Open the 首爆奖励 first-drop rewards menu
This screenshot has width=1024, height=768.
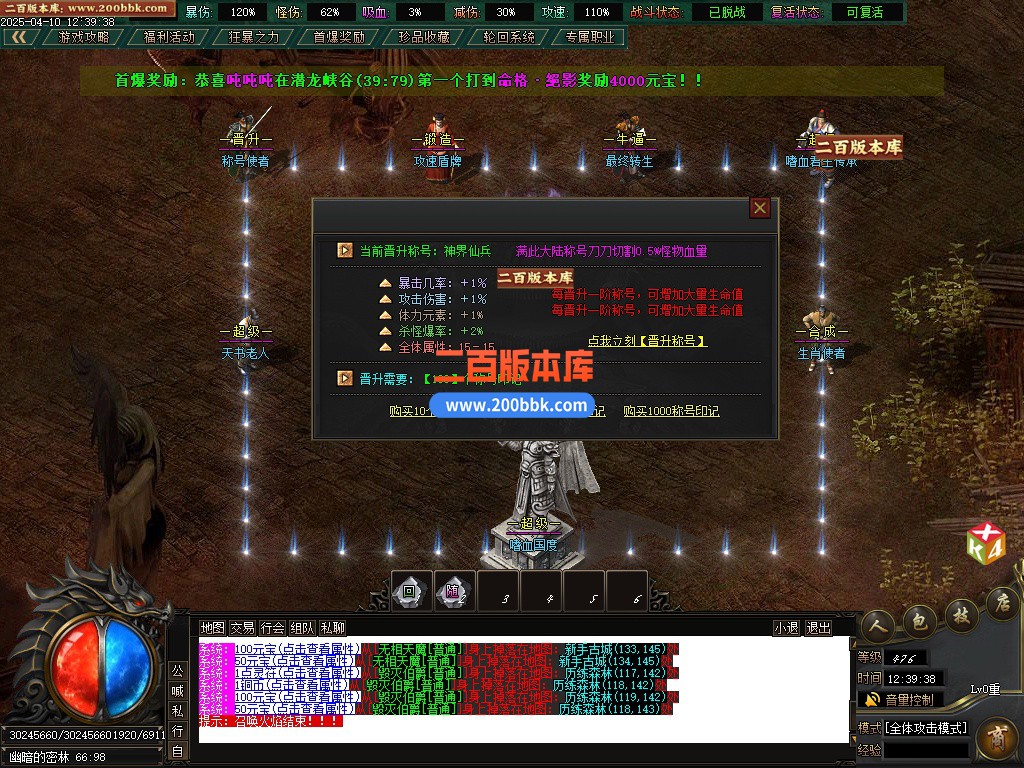339,37
